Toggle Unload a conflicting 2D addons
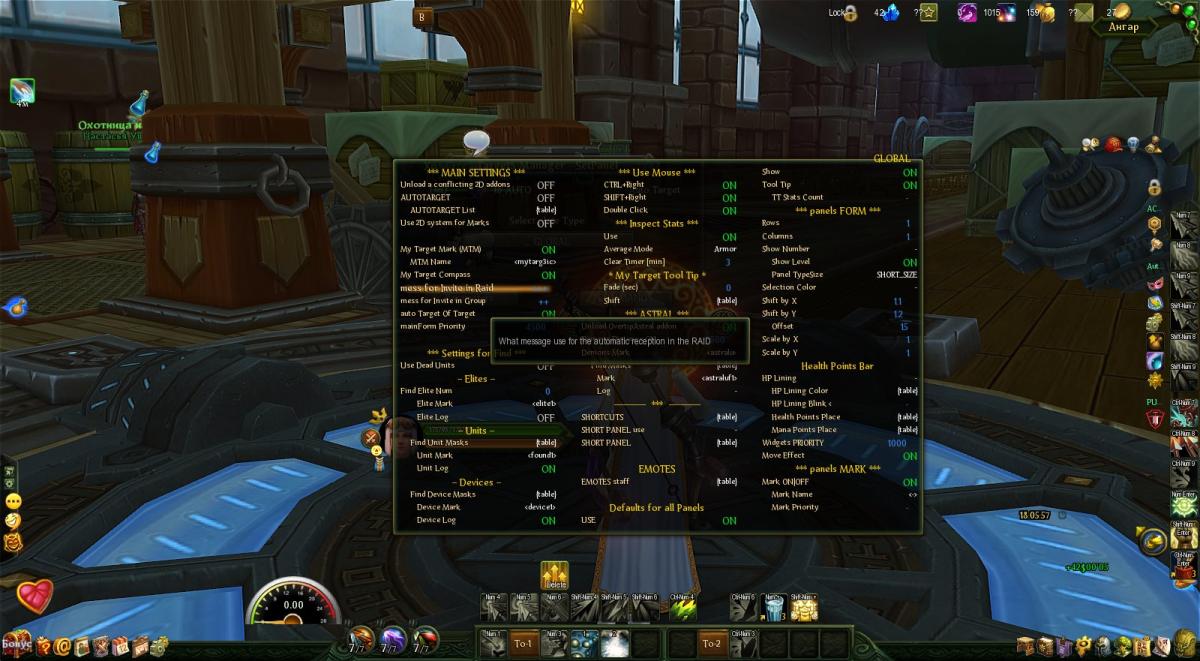This screenshot has width=1200, height=661. 545,185
